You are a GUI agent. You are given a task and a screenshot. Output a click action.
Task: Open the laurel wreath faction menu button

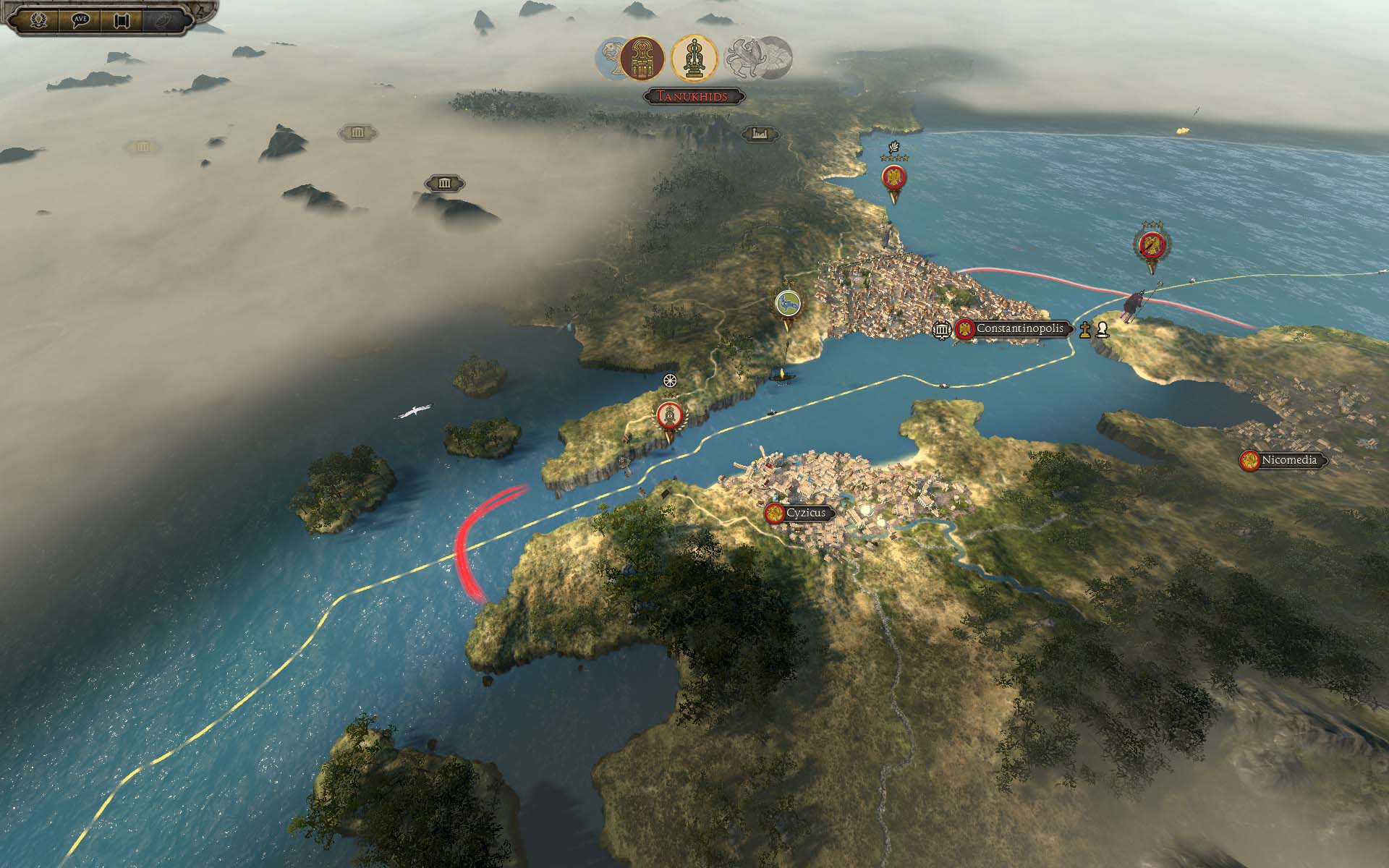38,19
